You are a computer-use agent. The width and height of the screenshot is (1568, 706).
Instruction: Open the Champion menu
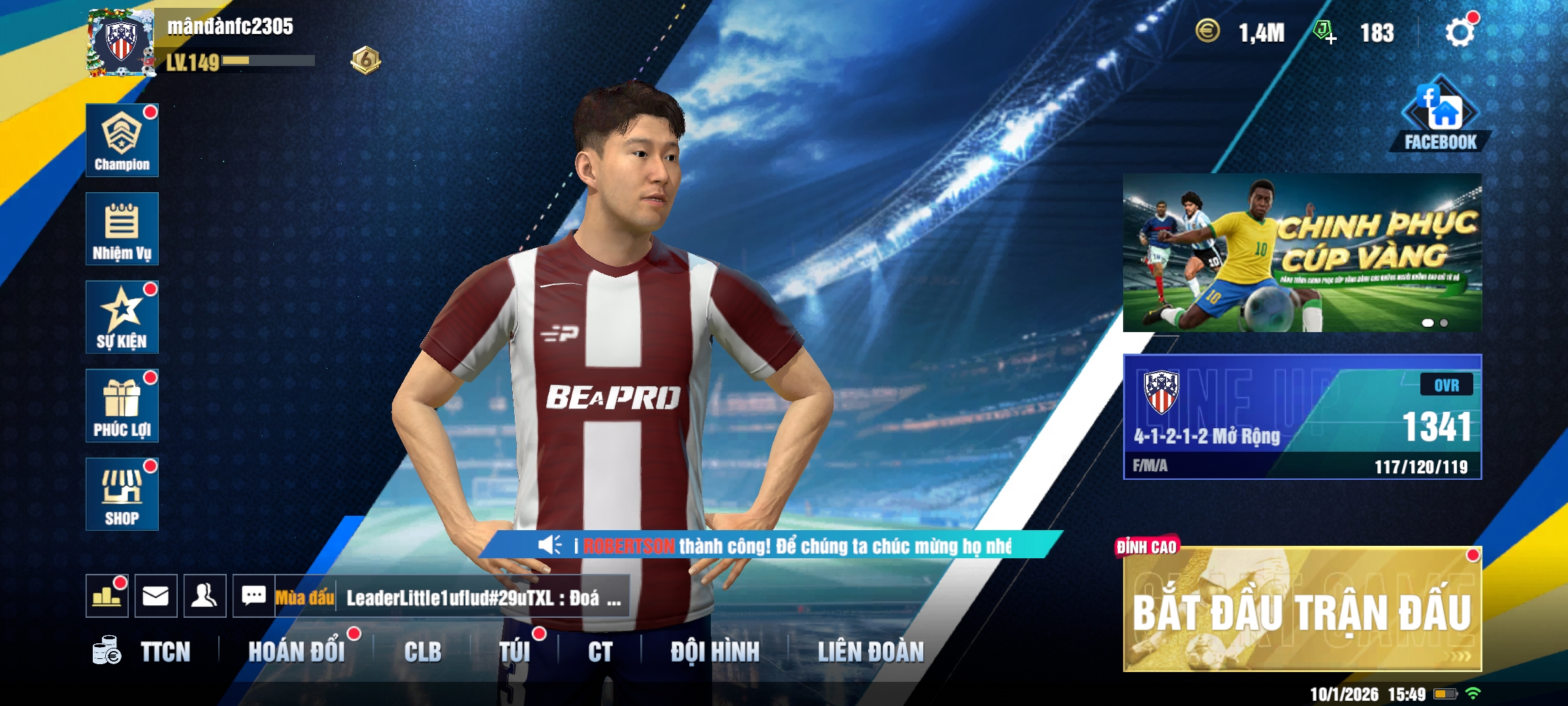(x=122, y=140)
